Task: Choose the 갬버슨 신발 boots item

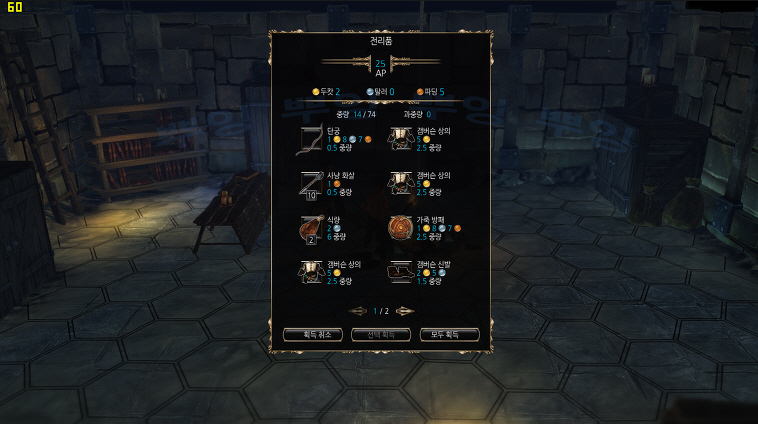Action: click(401, 273)
